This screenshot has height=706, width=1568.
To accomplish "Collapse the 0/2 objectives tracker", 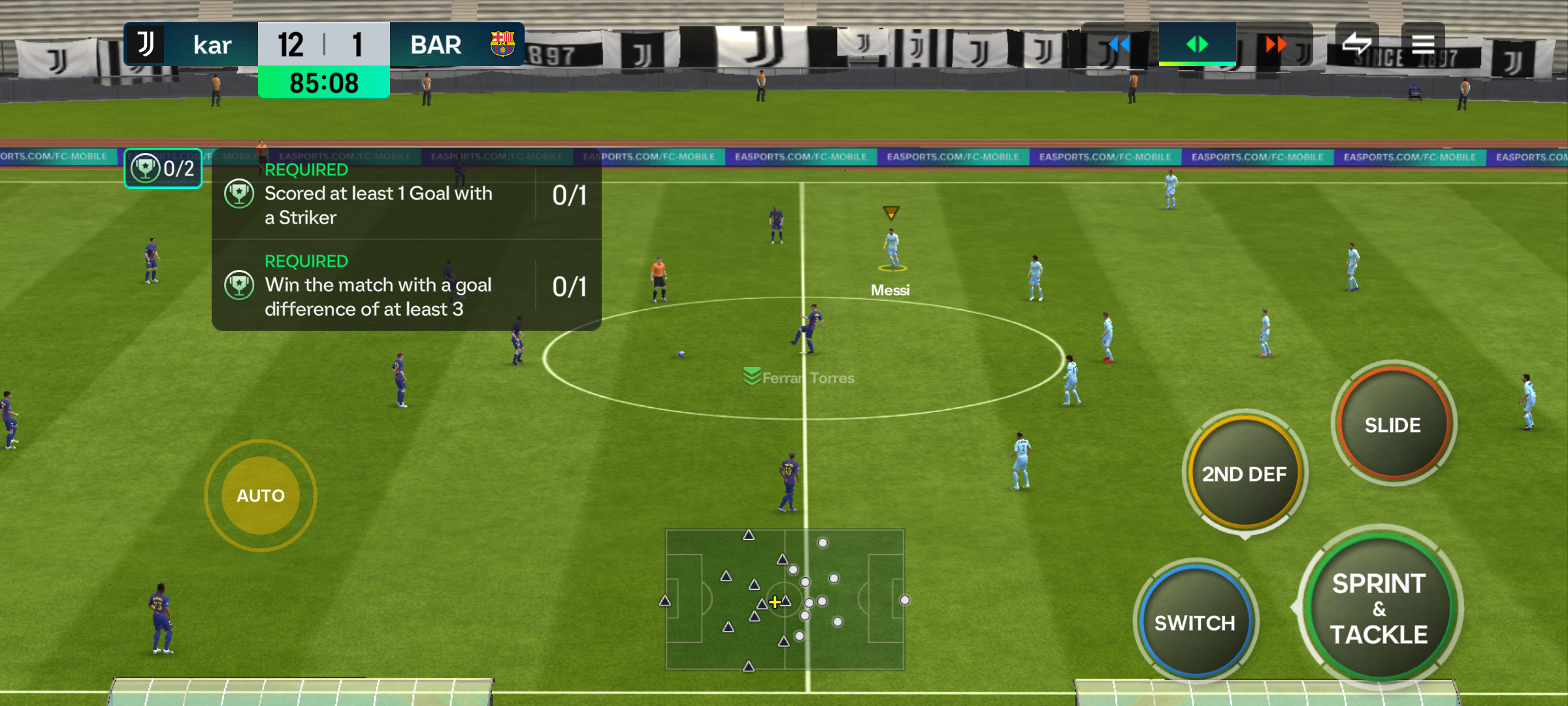I will (x=163, y=169).
